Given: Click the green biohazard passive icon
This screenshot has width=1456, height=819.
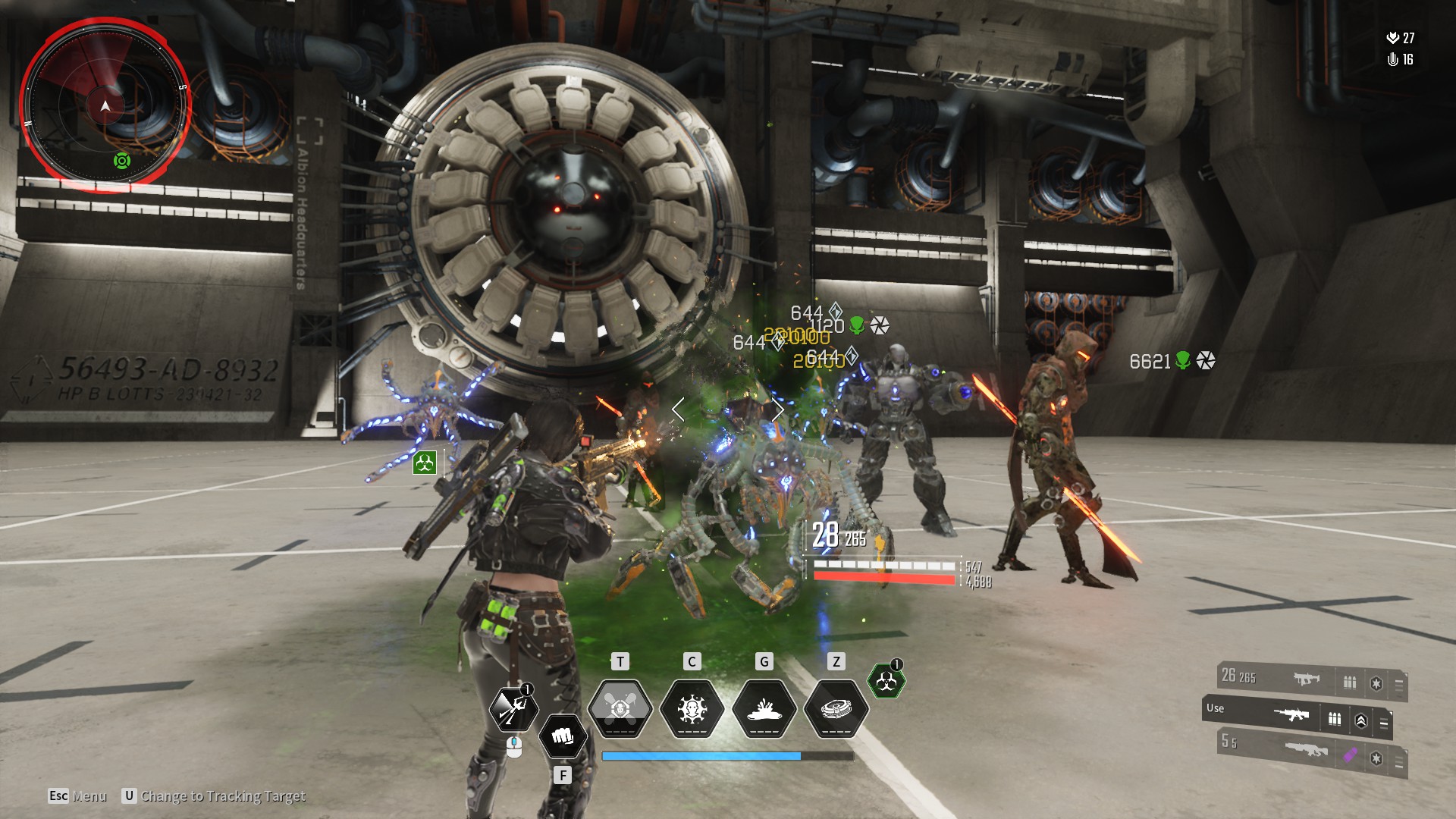Looking at the screenshot, I should [885, 682].
